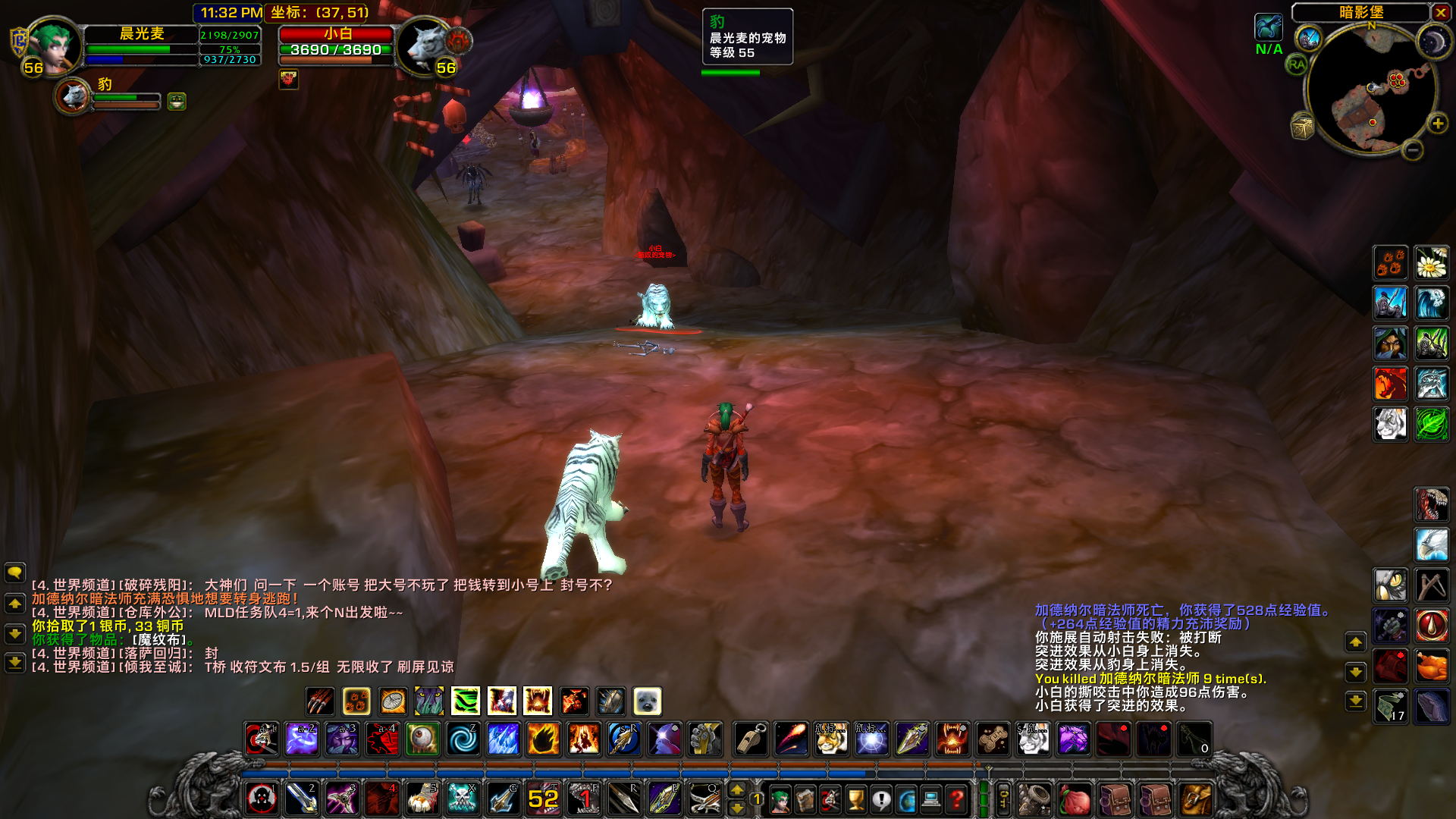
Task: Open the golden cube minimap button
Action: 1302,127
